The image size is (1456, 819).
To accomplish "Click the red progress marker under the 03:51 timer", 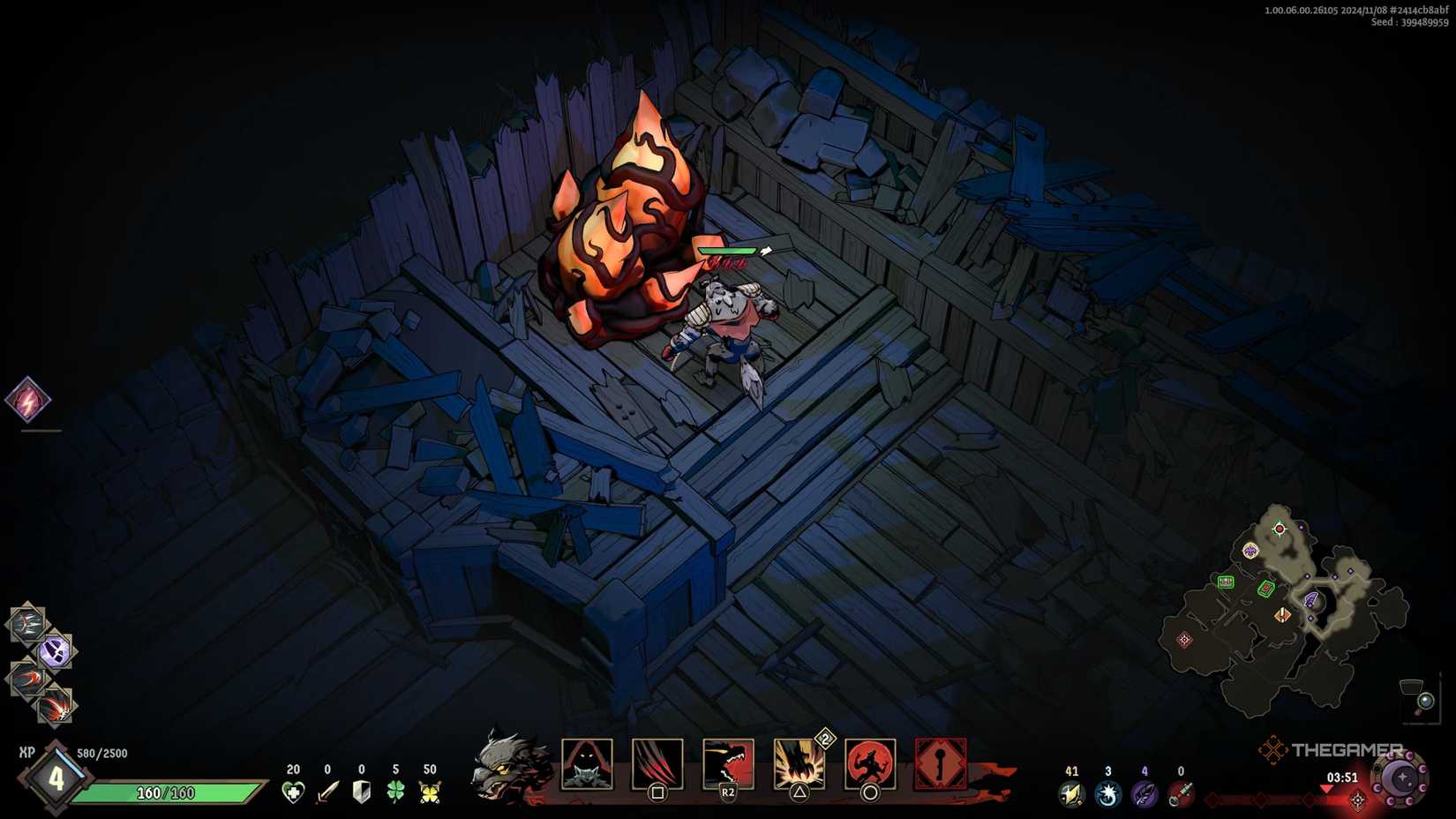I will [1326, 789].
